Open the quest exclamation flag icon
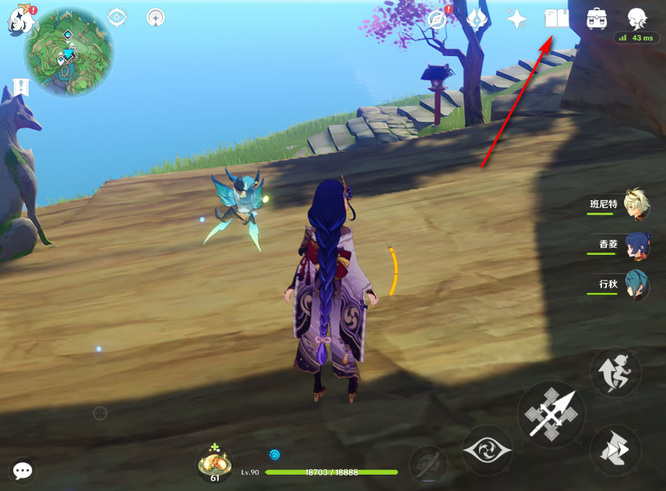 coord(22,87)
